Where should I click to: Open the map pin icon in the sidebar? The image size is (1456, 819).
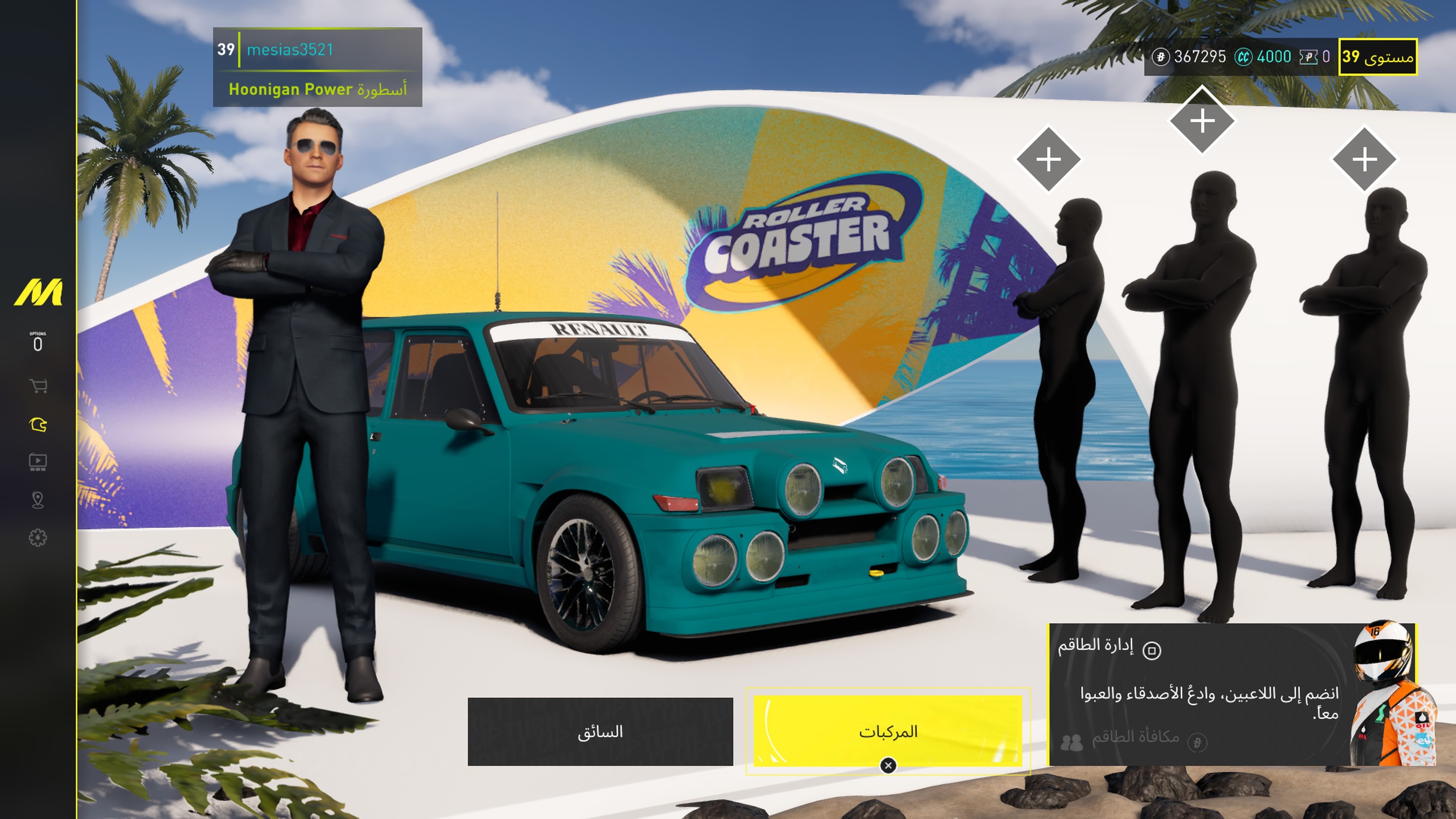click(x=38, y=500)
